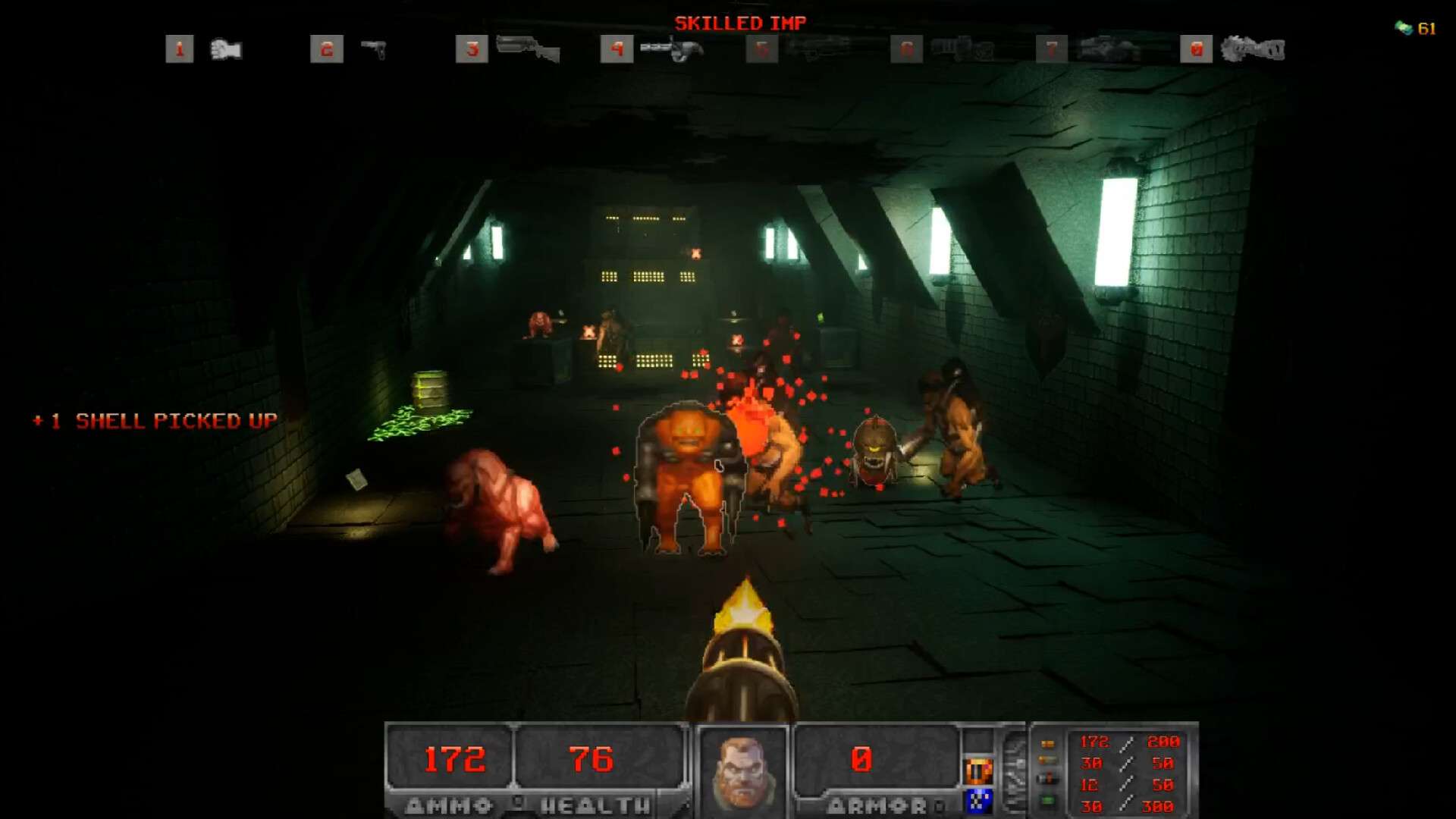Equip the shotgun in slot 3
The height and width of the screenshot is (819, 1456).
click(528, 49)
